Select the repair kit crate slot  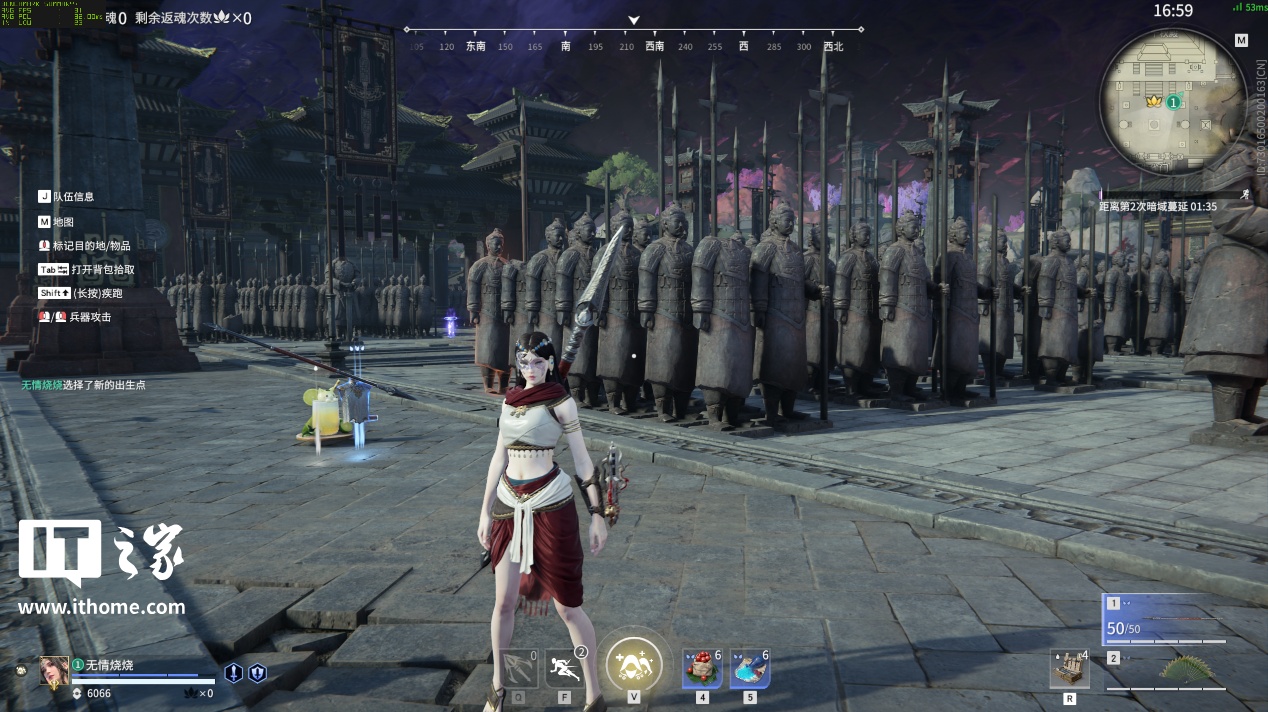1069,669
